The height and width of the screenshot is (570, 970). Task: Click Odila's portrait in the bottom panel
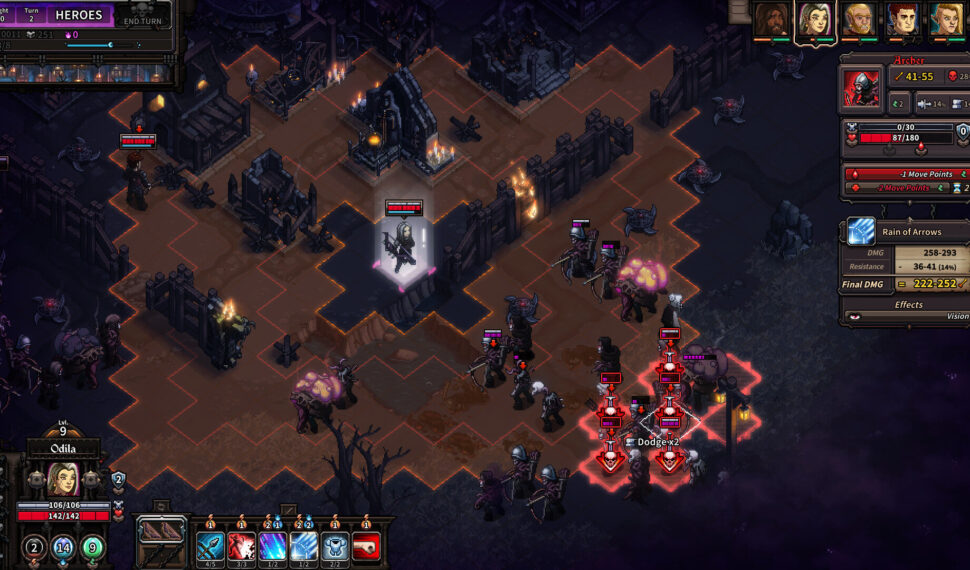(x=64, y=480)
